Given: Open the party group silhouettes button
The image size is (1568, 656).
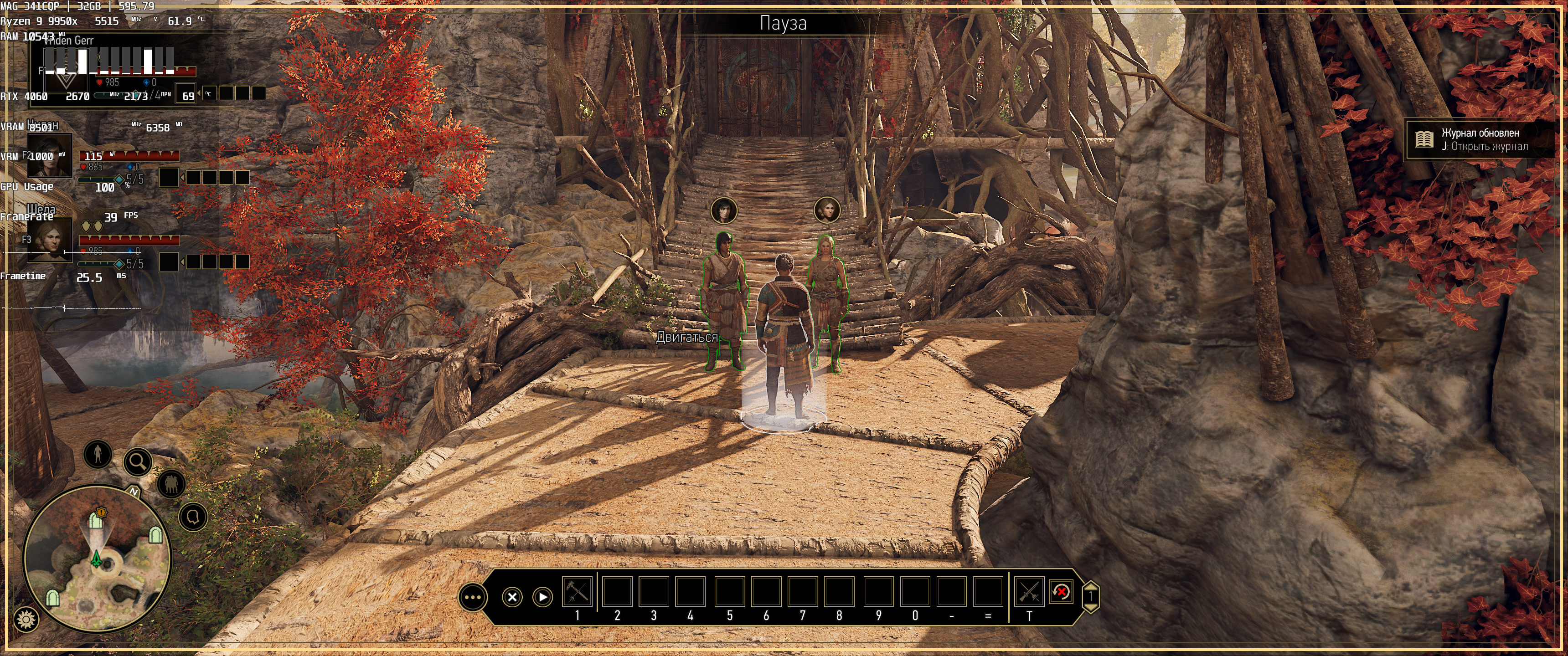Looking at the screenshot, I should pyautogui.click(x=171, y=484).
